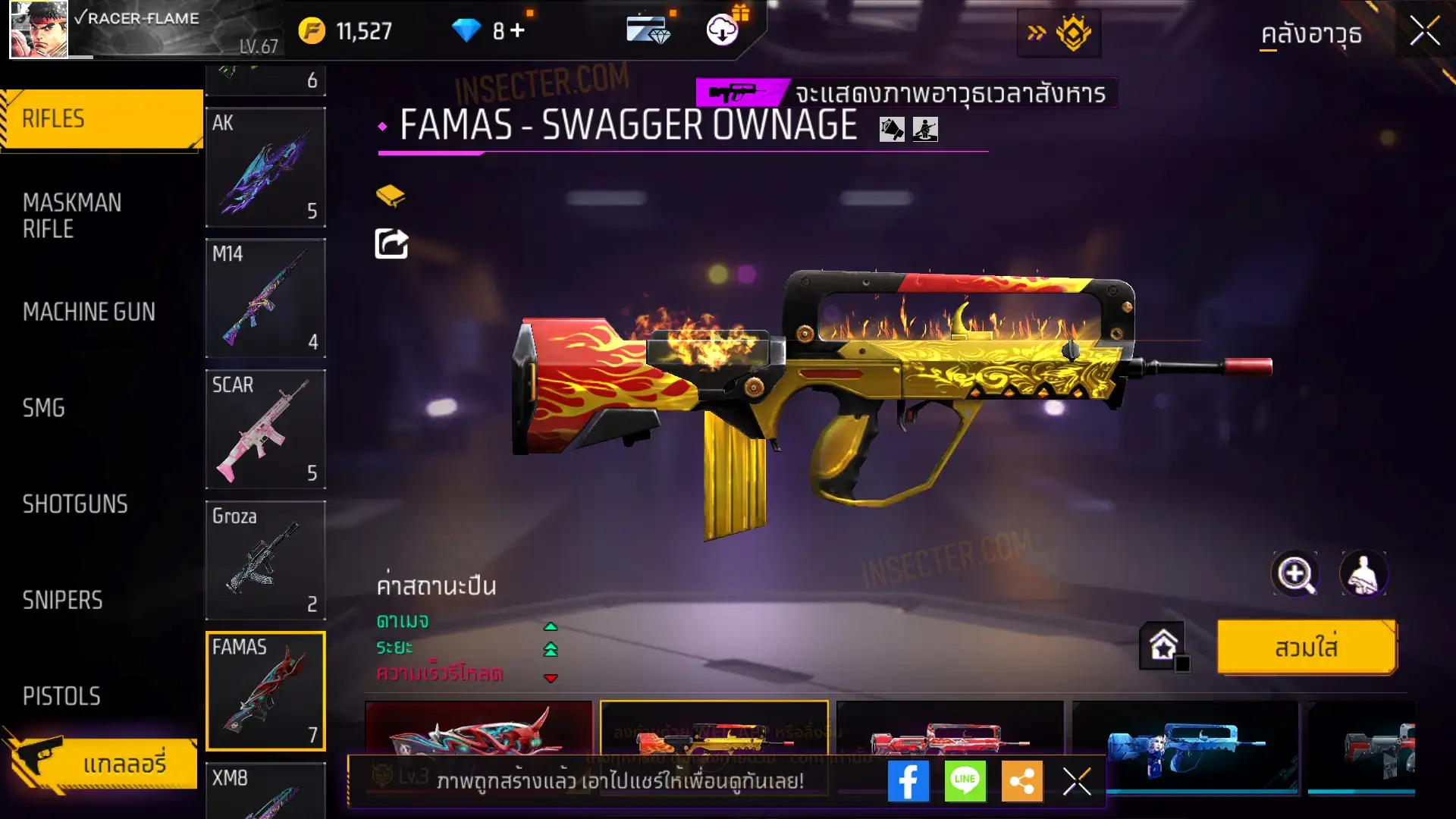This screenshot has height=819, width=1456.
Task: Show the SHOTGUNS category
Action: point(75,504)
